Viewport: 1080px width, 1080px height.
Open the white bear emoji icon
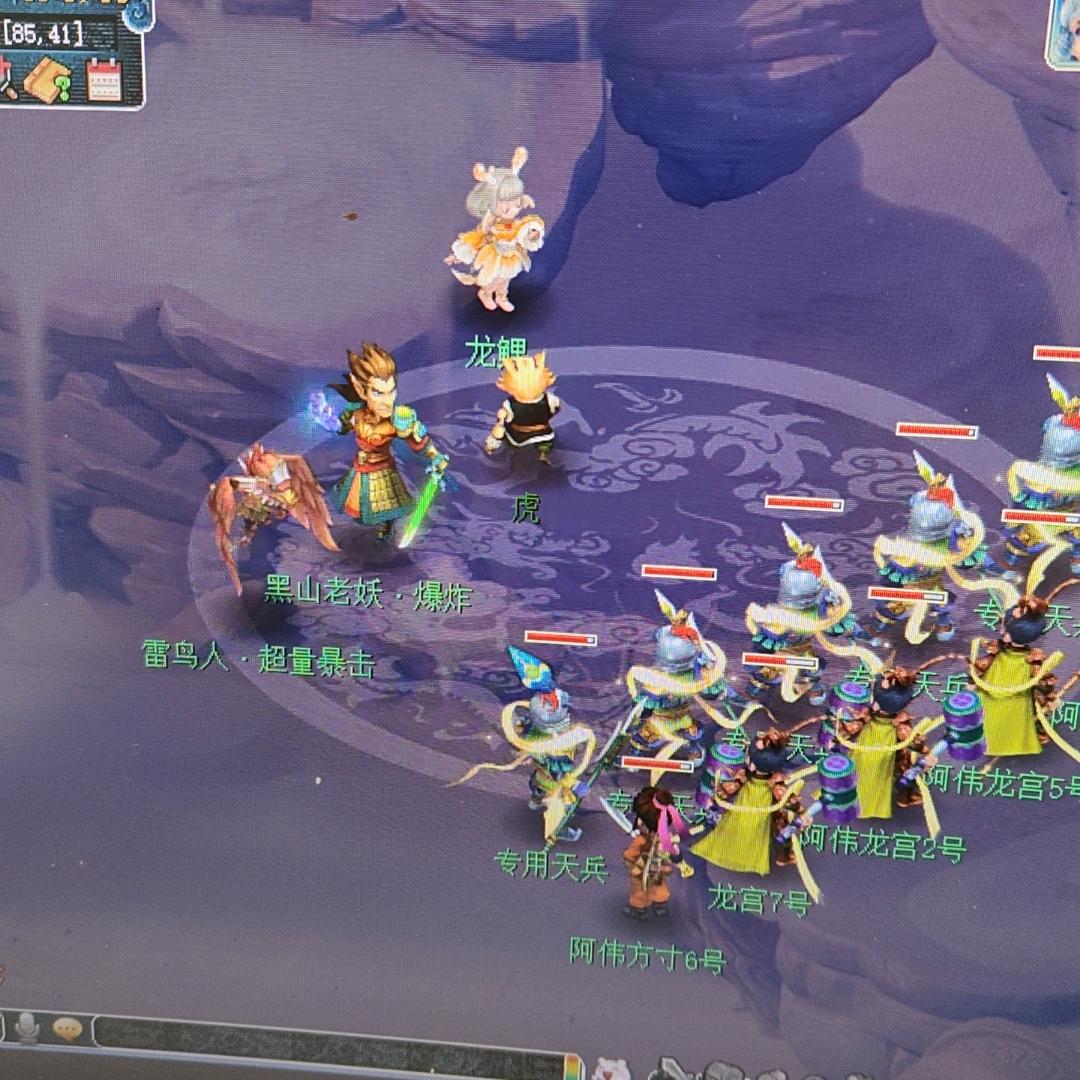610,1070
